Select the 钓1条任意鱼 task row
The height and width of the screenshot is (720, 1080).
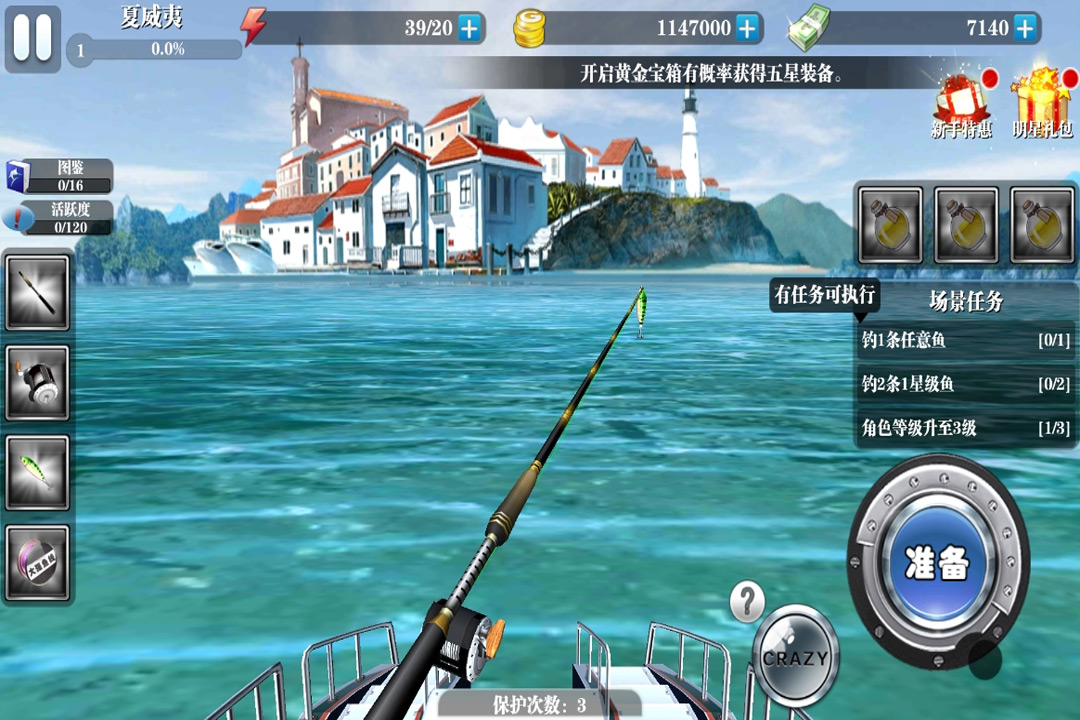(965, 341)
